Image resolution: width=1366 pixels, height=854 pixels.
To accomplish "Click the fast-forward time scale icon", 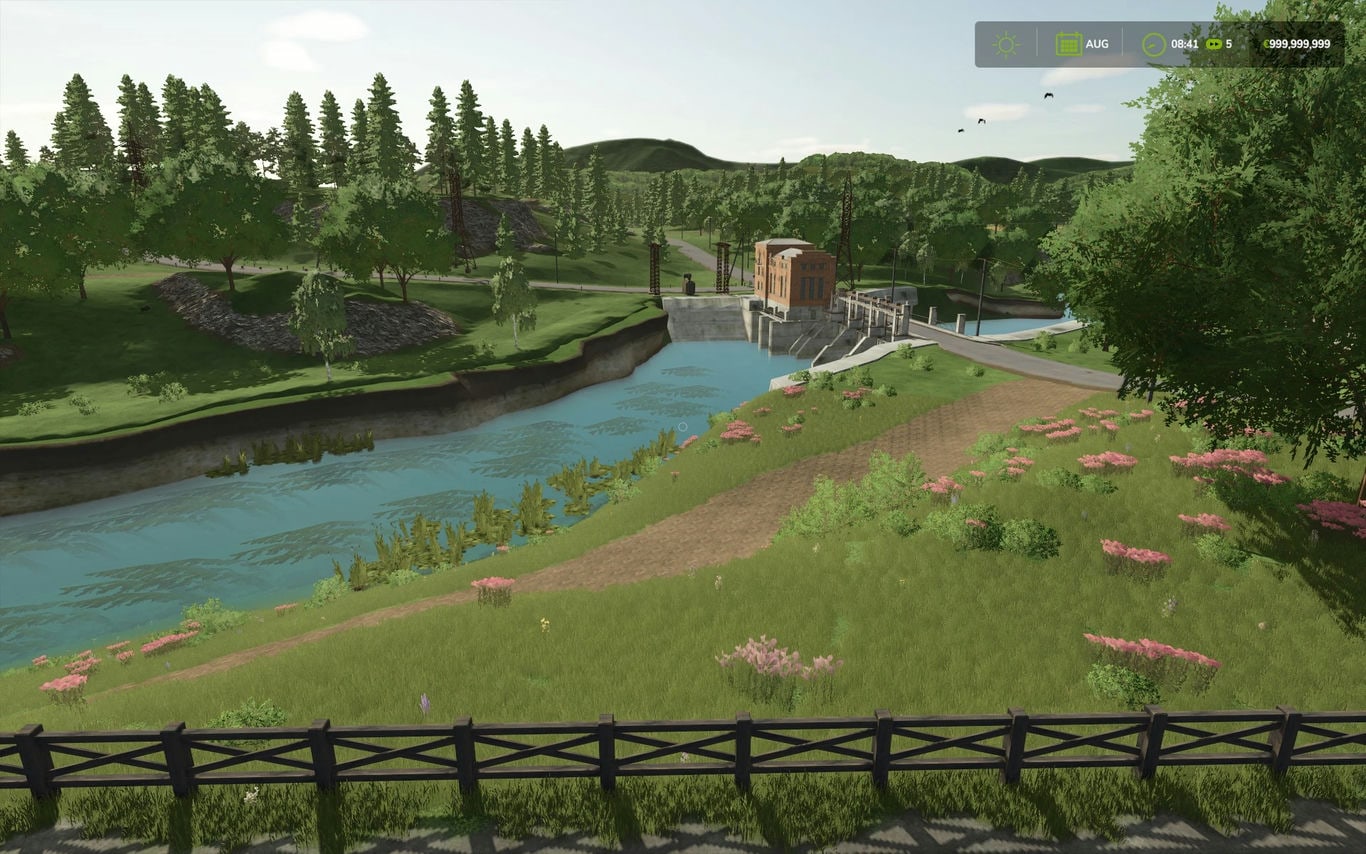I will click(1213, 44).
